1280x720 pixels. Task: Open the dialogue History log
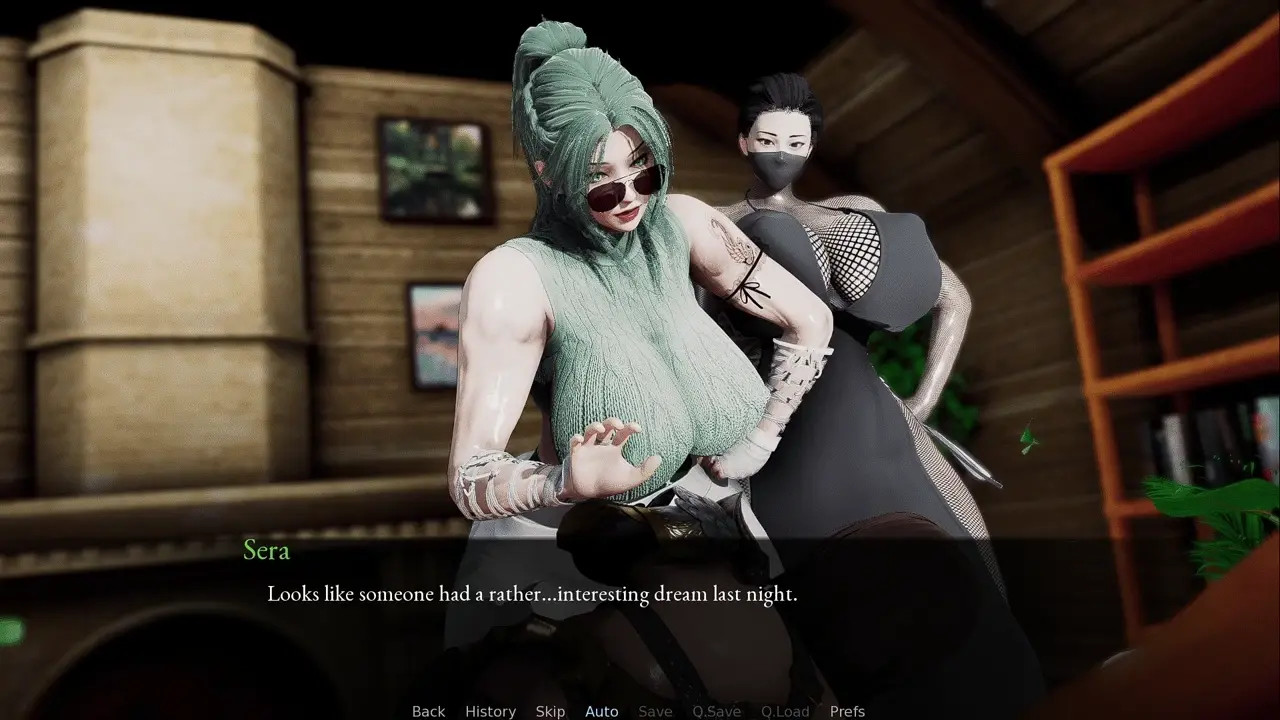point(490,711)
